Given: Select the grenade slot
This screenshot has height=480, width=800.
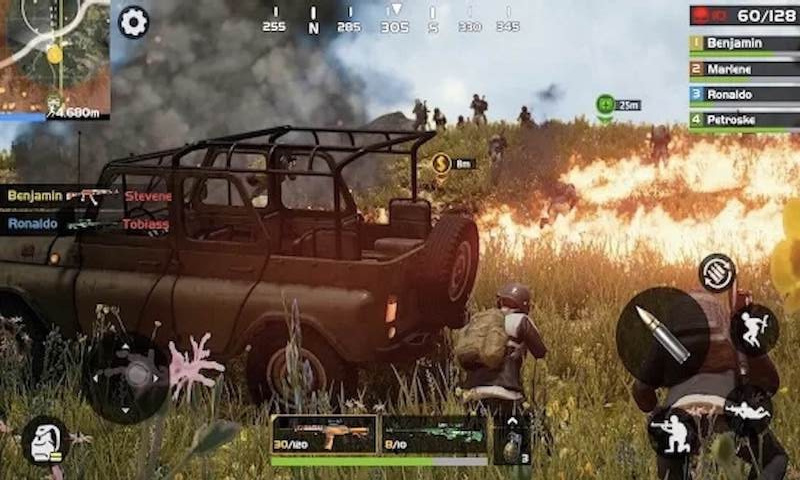Looking at the screenshot, I should pyautogui.click(x=511, y=439).
